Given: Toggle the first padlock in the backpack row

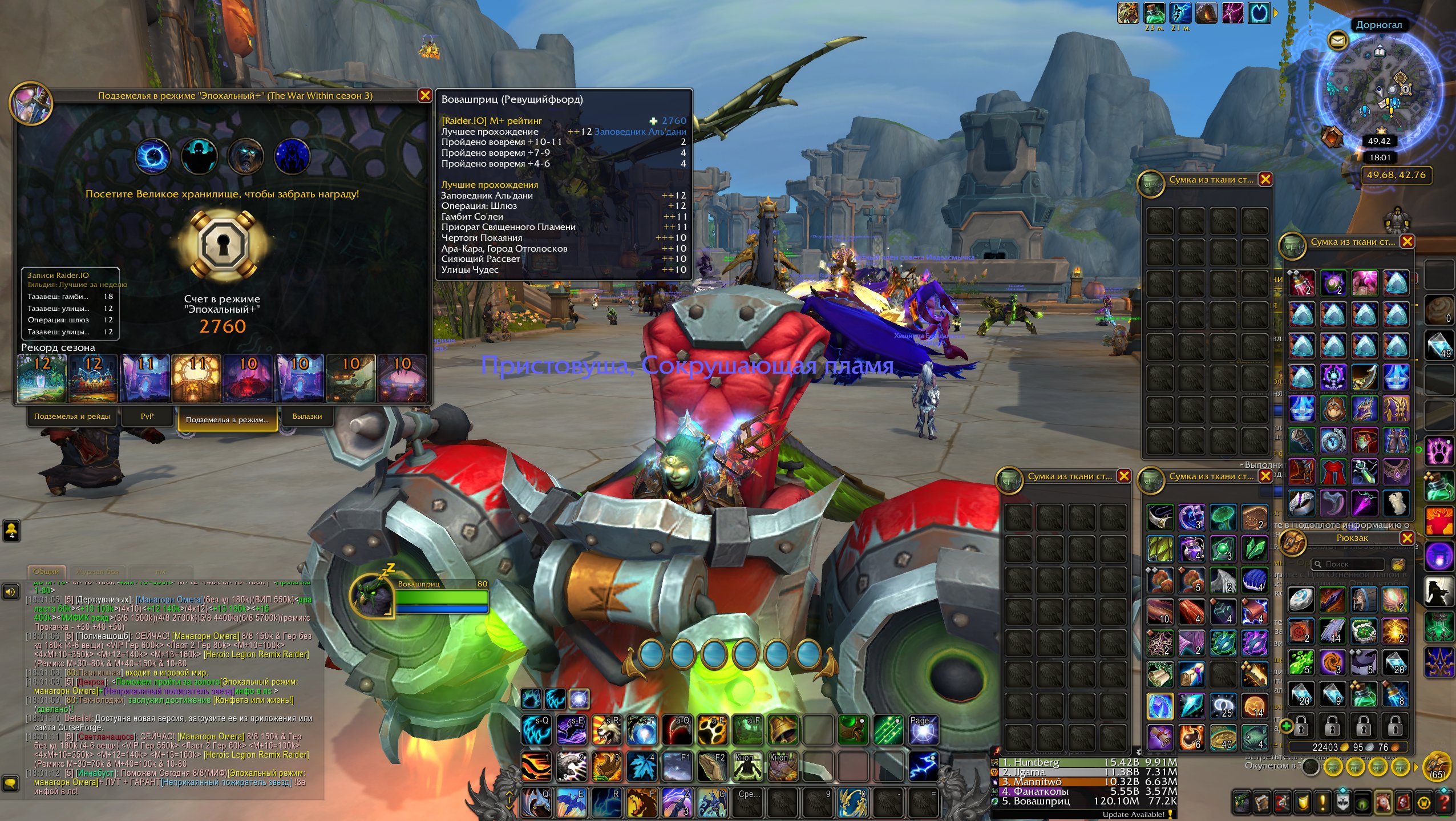Looking at the screenshot, I should 1301,727.
